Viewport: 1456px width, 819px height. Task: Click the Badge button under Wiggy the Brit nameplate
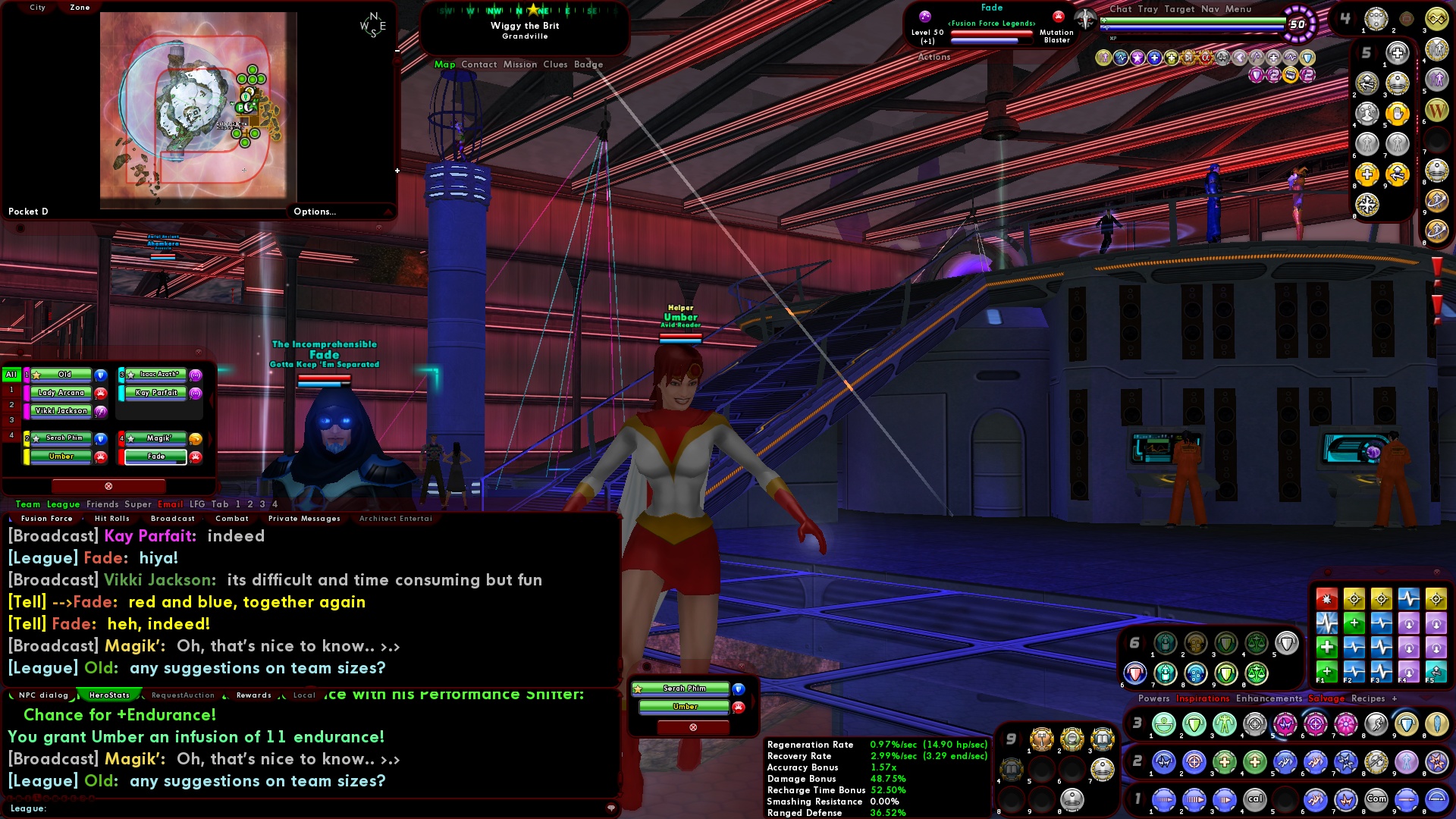tap(589, 64)
